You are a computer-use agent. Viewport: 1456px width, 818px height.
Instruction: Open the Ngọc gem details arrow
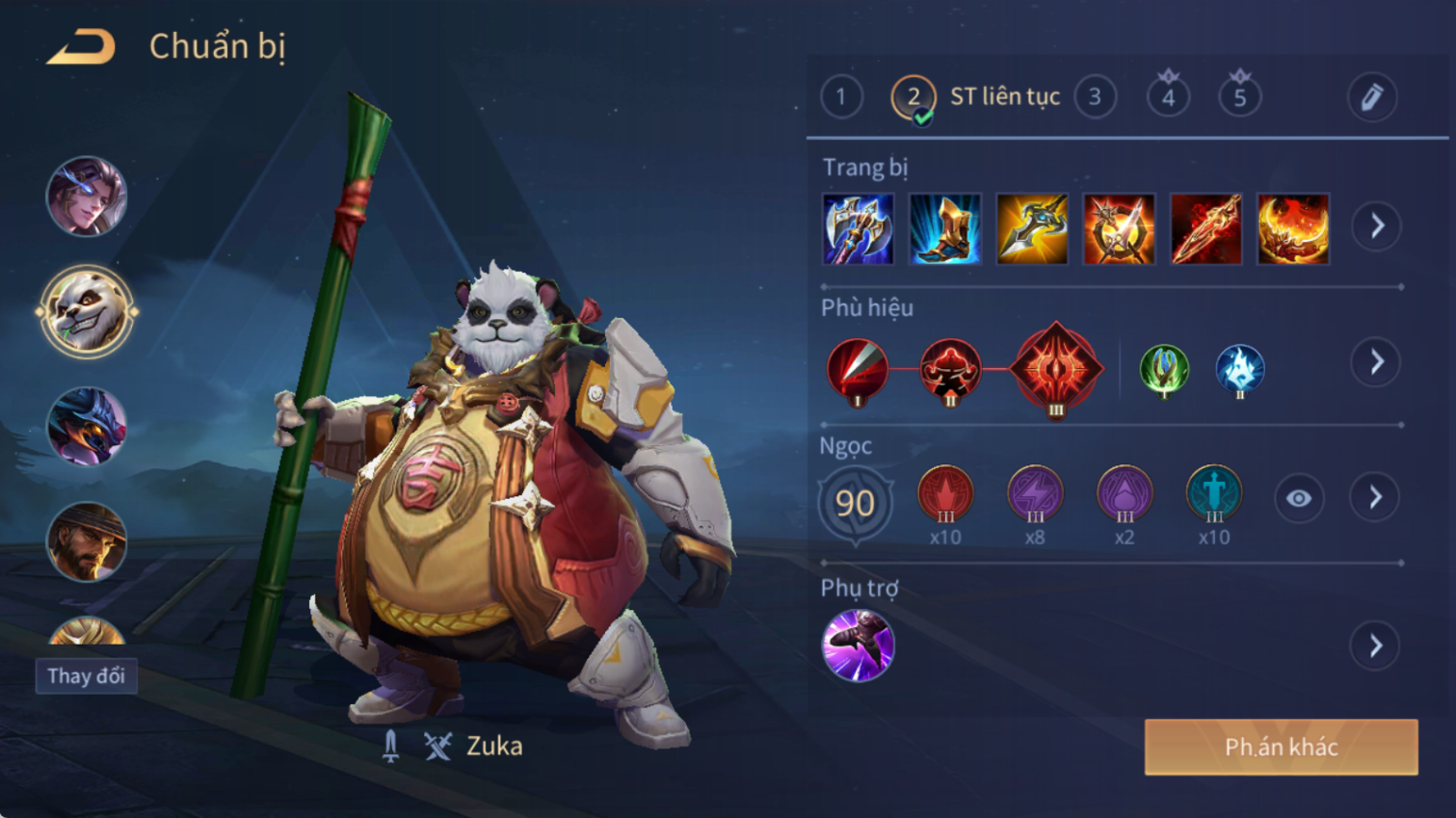[x=1376, y=497]
